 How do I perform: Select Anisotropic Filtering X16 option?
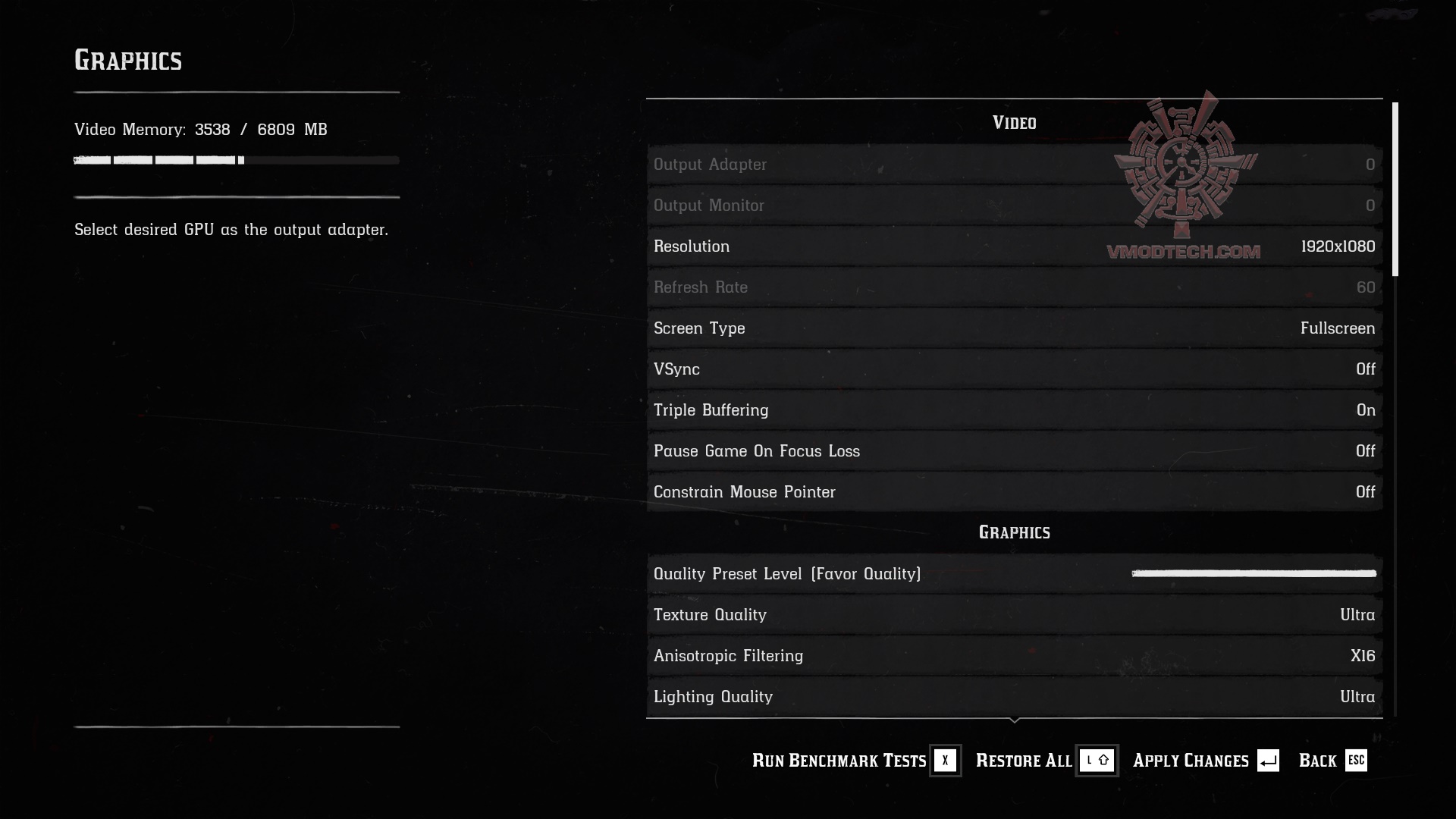click(1015, 656)
